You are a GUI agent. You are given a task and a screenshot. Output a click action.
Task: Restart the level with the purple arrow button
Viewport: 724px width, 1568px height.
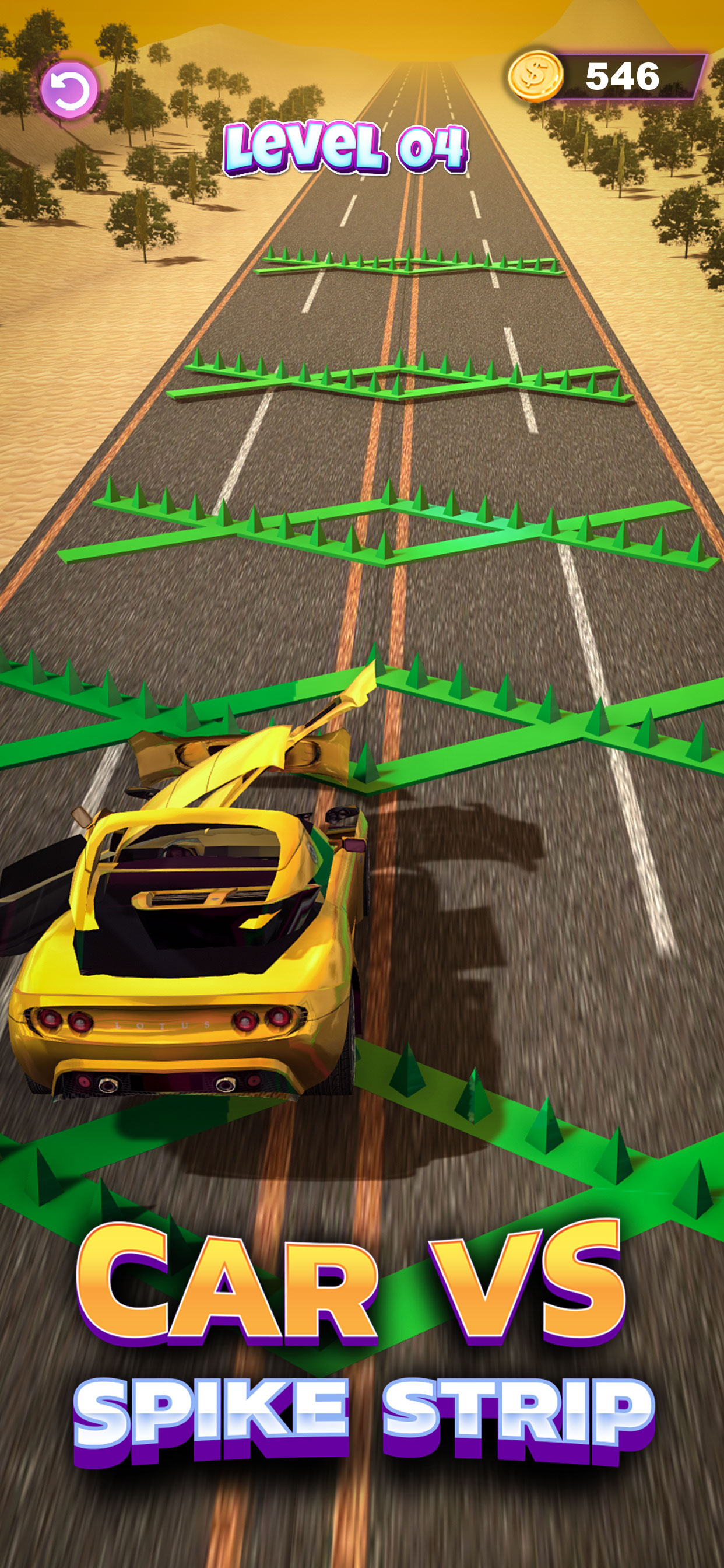(x=69, y=89)
